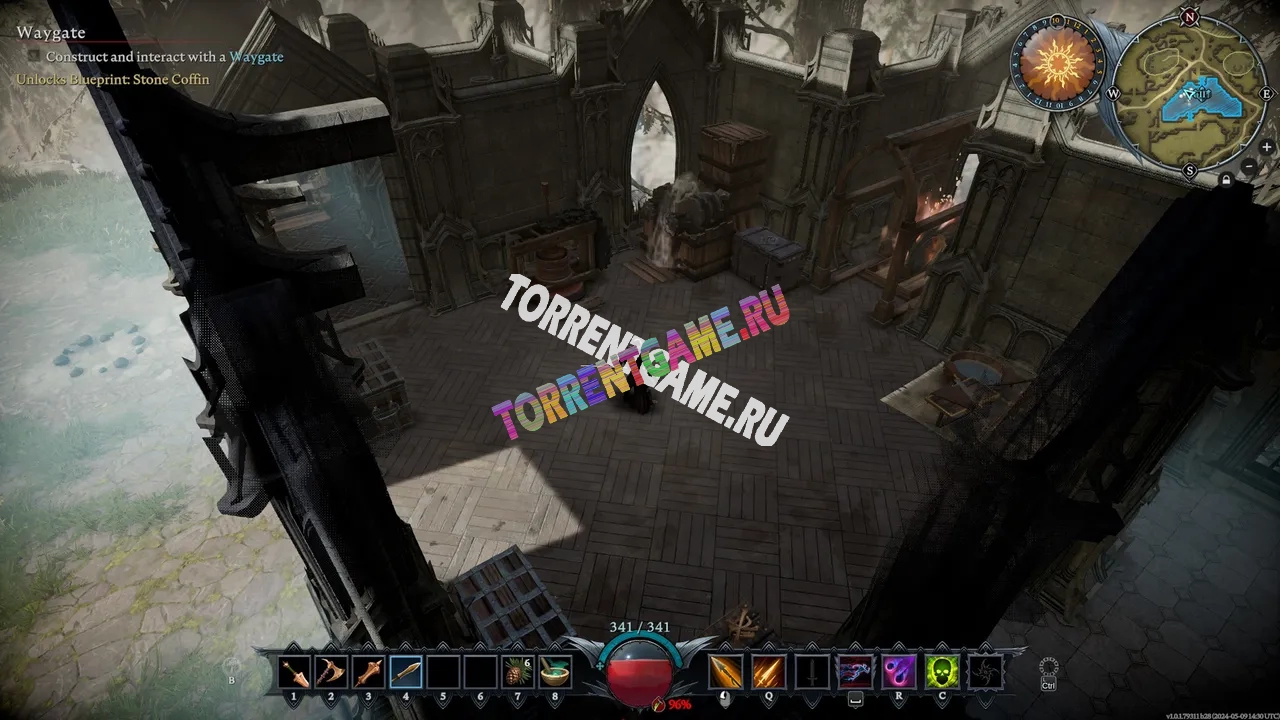Click the greyed-out ultimate ability slot
Image resolution: width=1280 pixels, height=720 pixels.
click(985, 672)
